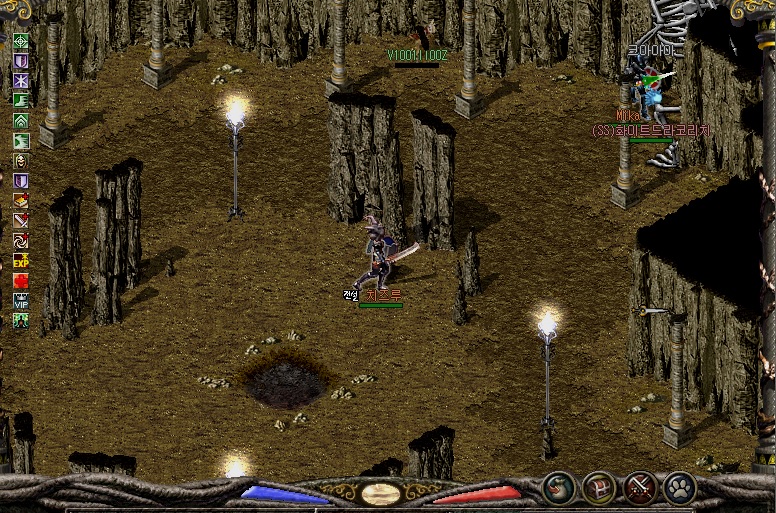Click the hooded skull face icon
Image resolution: width=776 pixels, height=513 pixels.
click(x=20, y=161)
